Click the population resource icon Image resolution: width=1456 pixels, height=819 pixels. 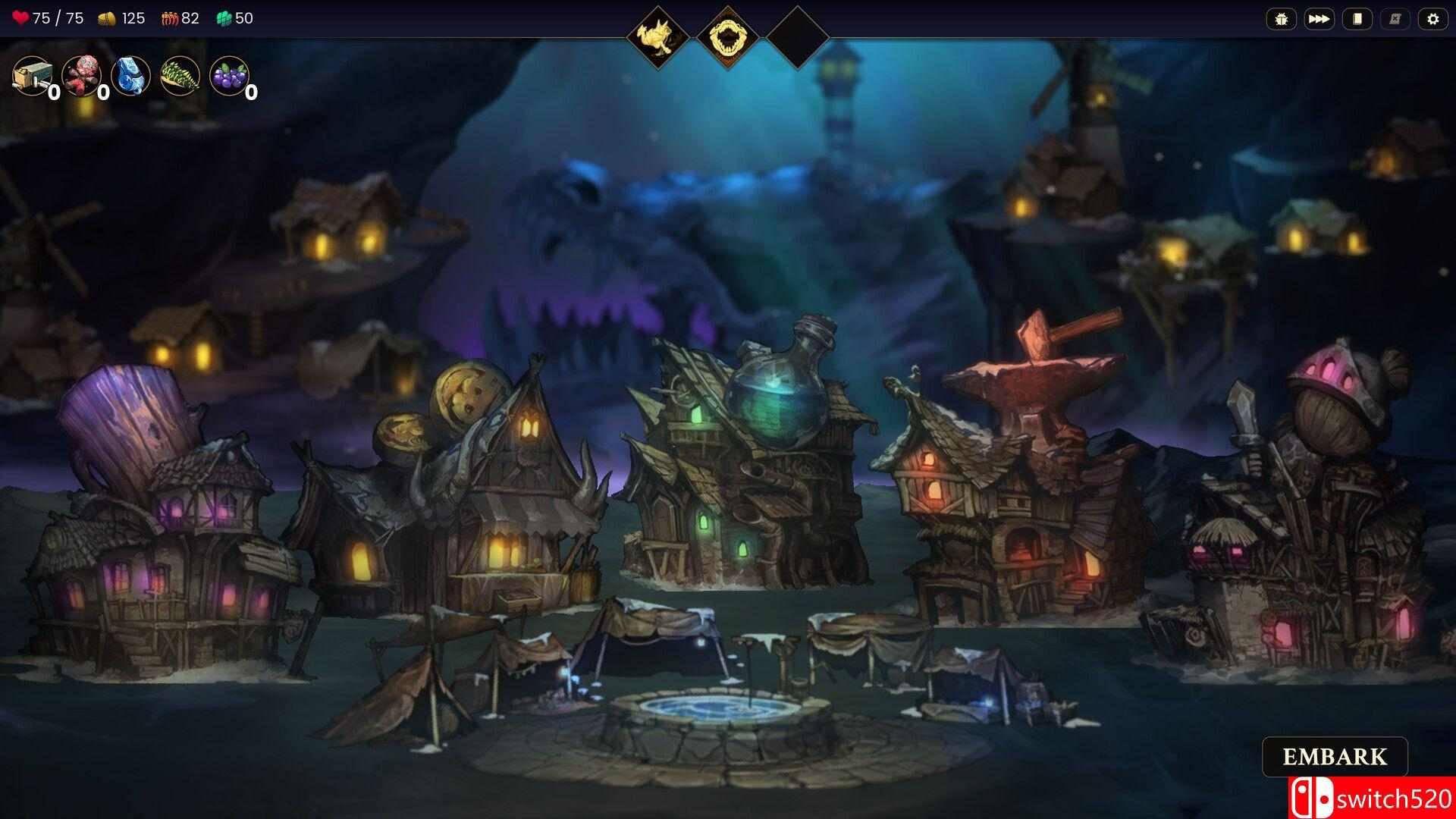pos(168,18)
